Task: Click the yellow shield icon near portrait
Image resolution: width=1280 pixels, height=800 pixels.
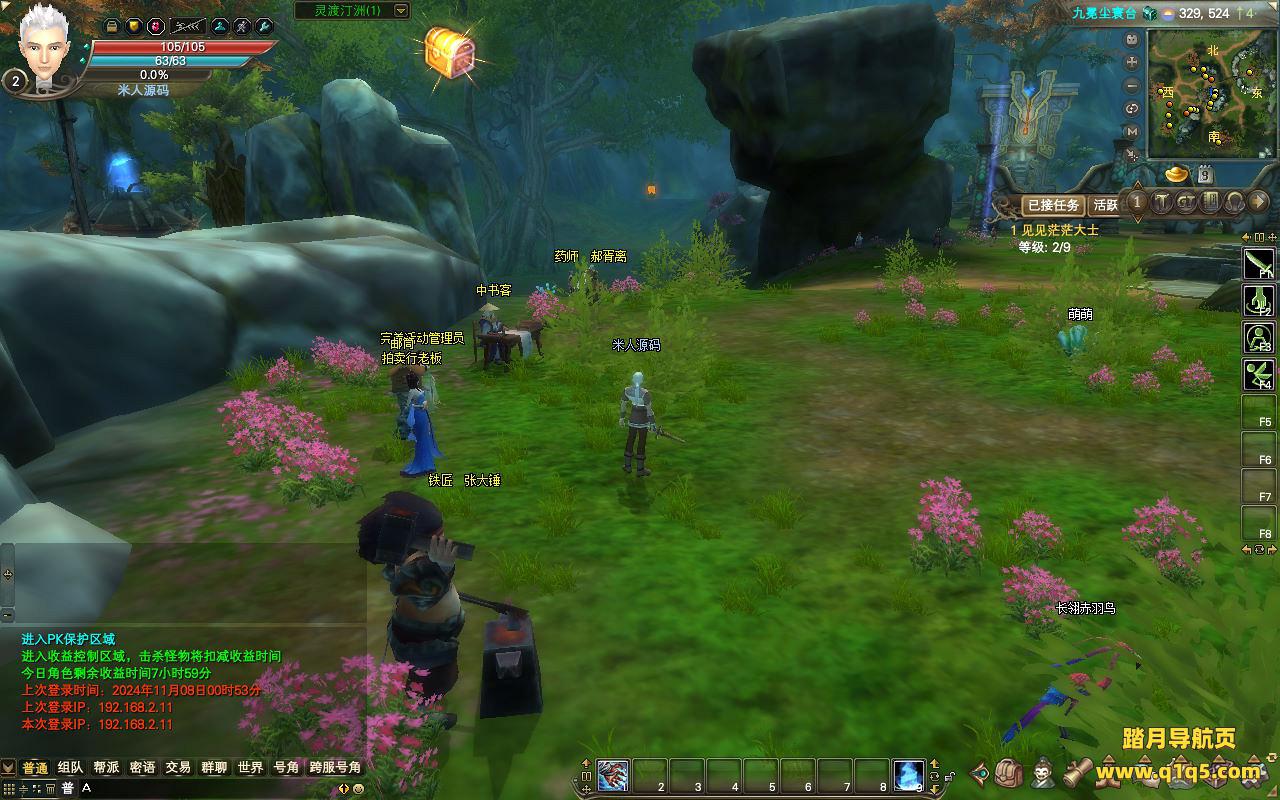Action: pos(134,27)
